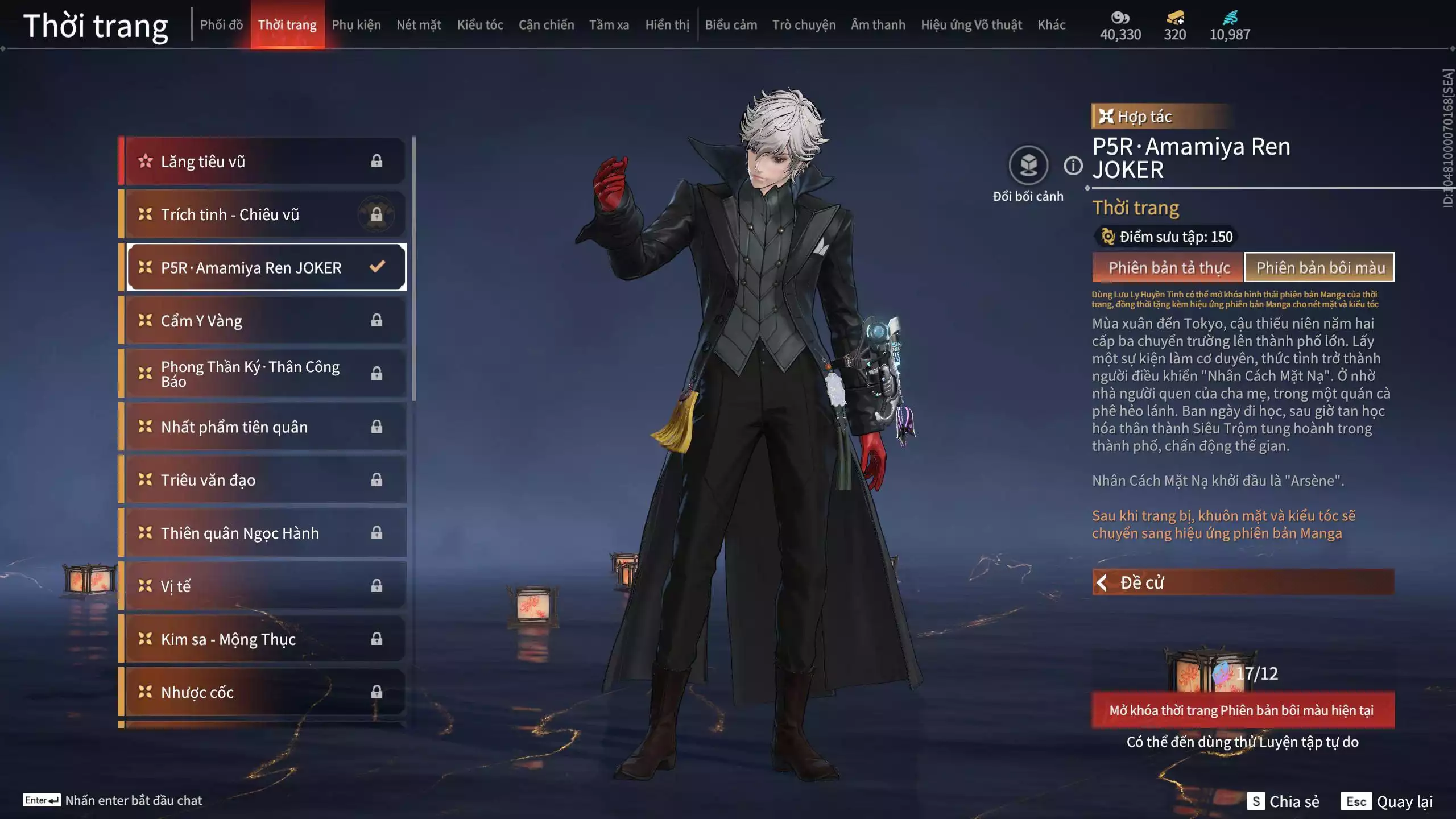
Task: Switch to the Phối đồ tab
Action: click(x=221, y=25)
